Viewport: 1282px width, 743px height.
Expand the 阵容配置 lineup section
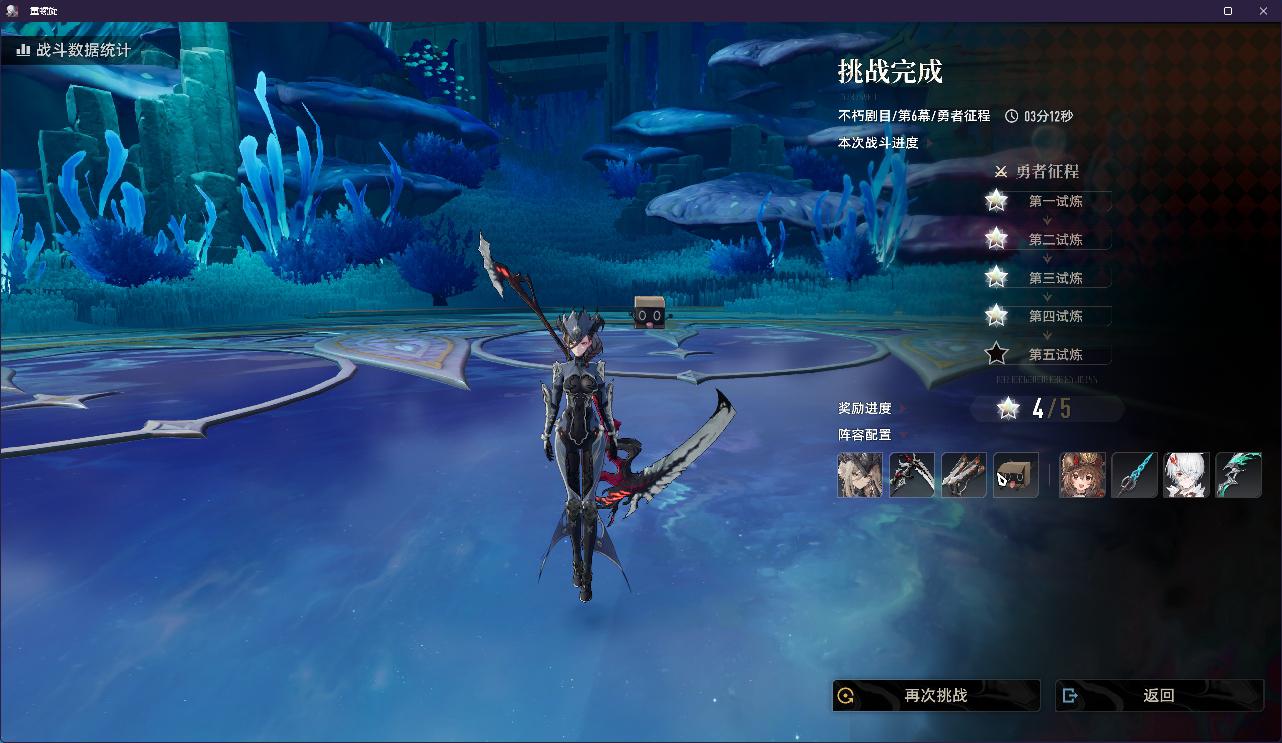[866, 435]
